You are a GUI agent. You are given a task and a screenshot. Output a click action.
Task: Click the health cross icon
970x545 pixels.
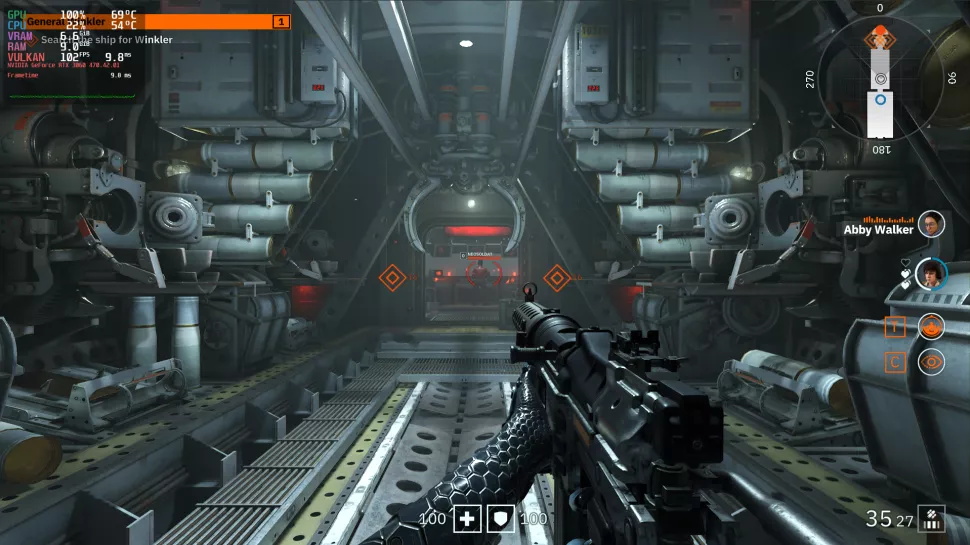point(468,518)
